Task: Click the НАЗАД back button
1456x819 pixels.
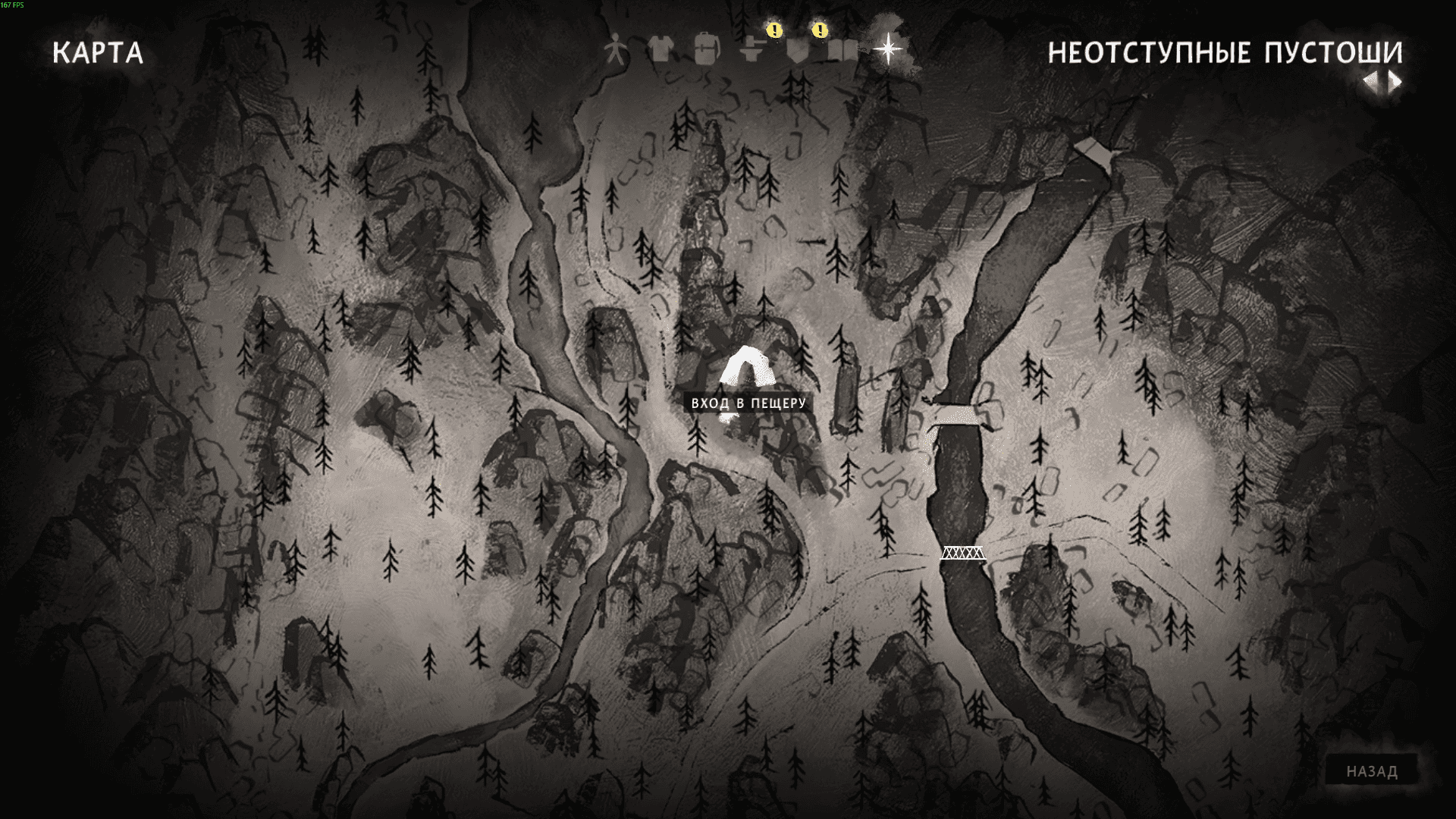Action: [x=1372, y=772]
